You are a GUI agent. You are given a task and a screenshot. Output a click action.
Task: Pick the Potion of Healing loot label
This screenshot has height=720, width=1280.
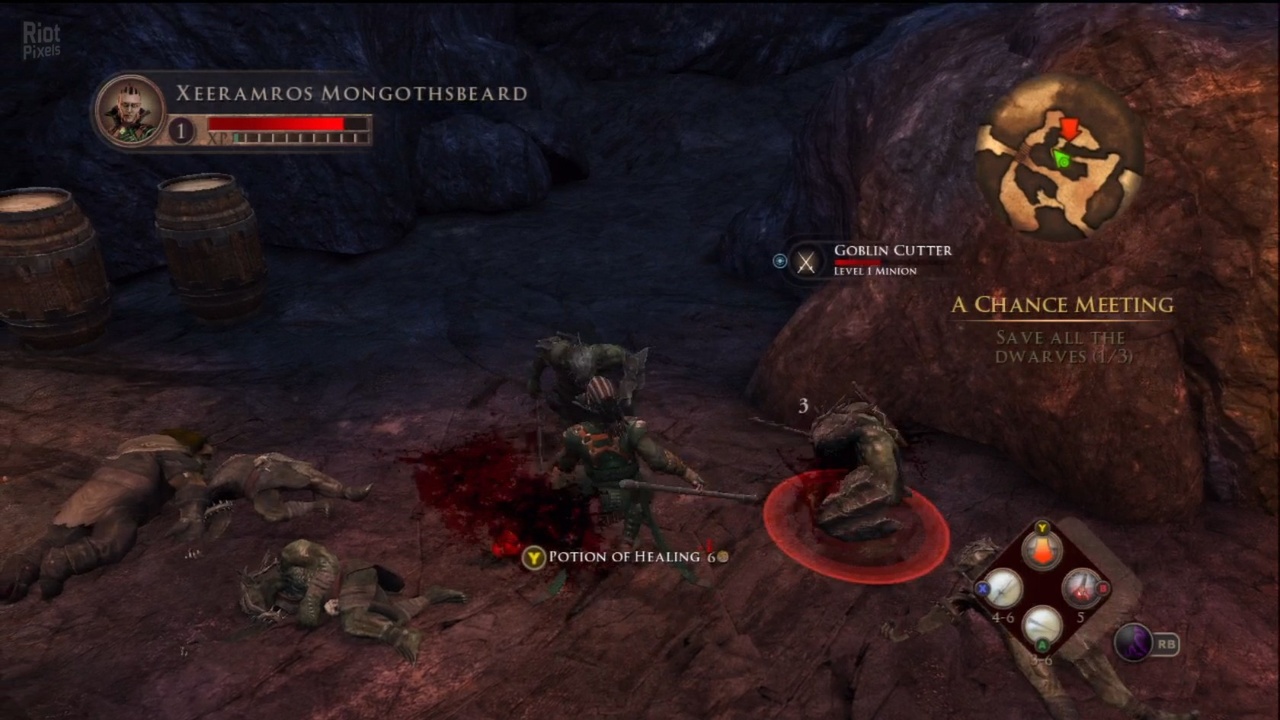624,557
